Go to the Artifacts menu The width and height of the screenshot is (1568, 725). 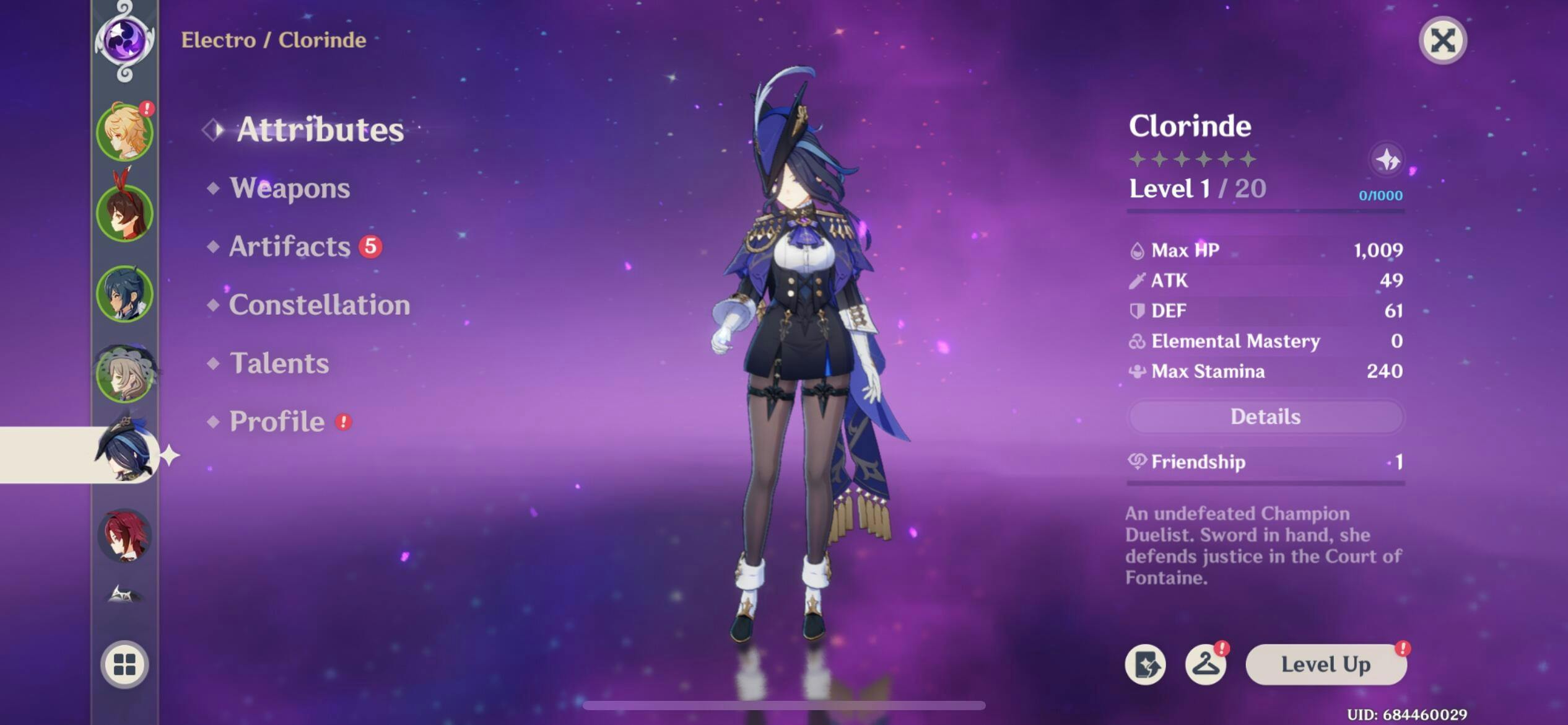290,247
